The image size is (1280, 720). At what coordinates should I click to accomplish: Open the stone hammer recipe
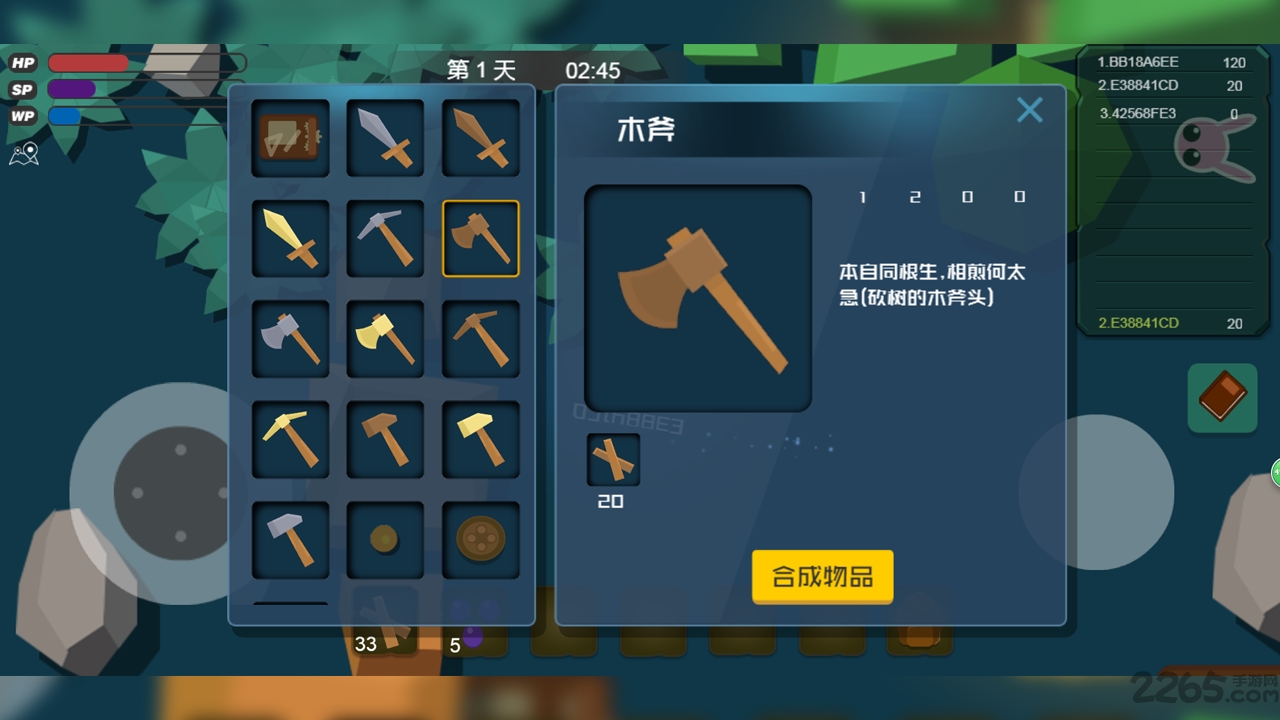[290, 537]
